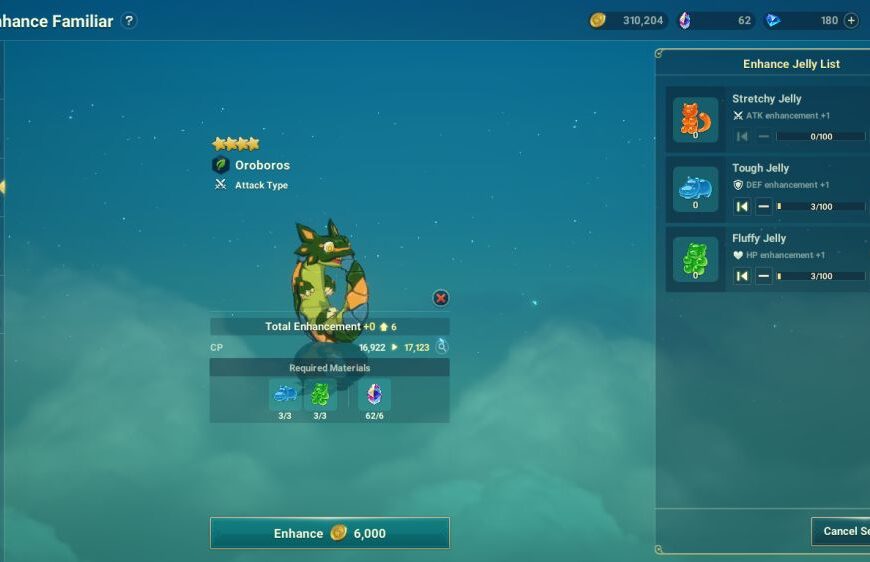Reset Tough Jelly amount to minimum
Viewport: 870px width, 562px height.
pos(742,207)
